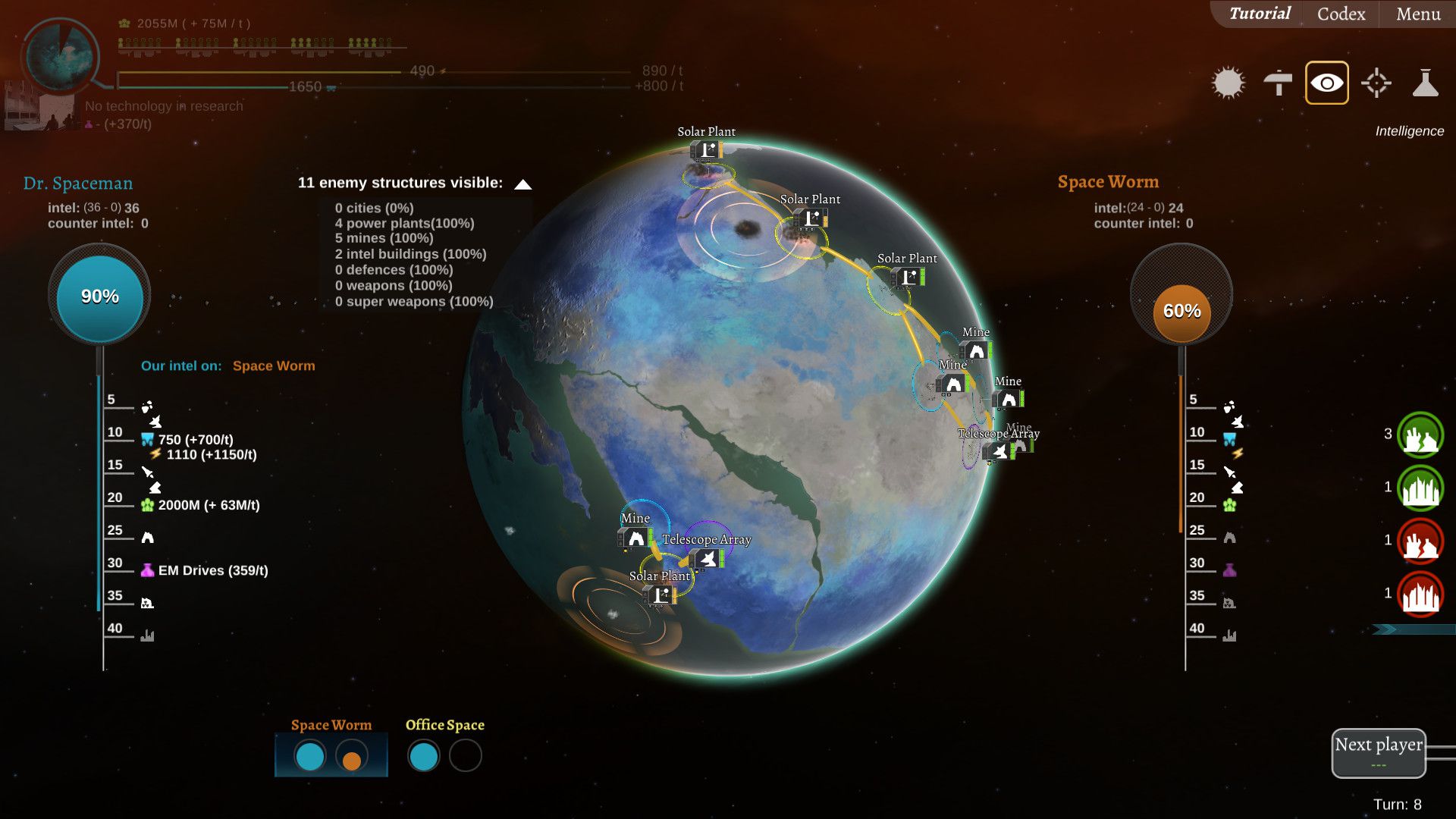The image size is (1456, 819).
Task: Select the Hammer construction icon
Action: [1279, 83]
